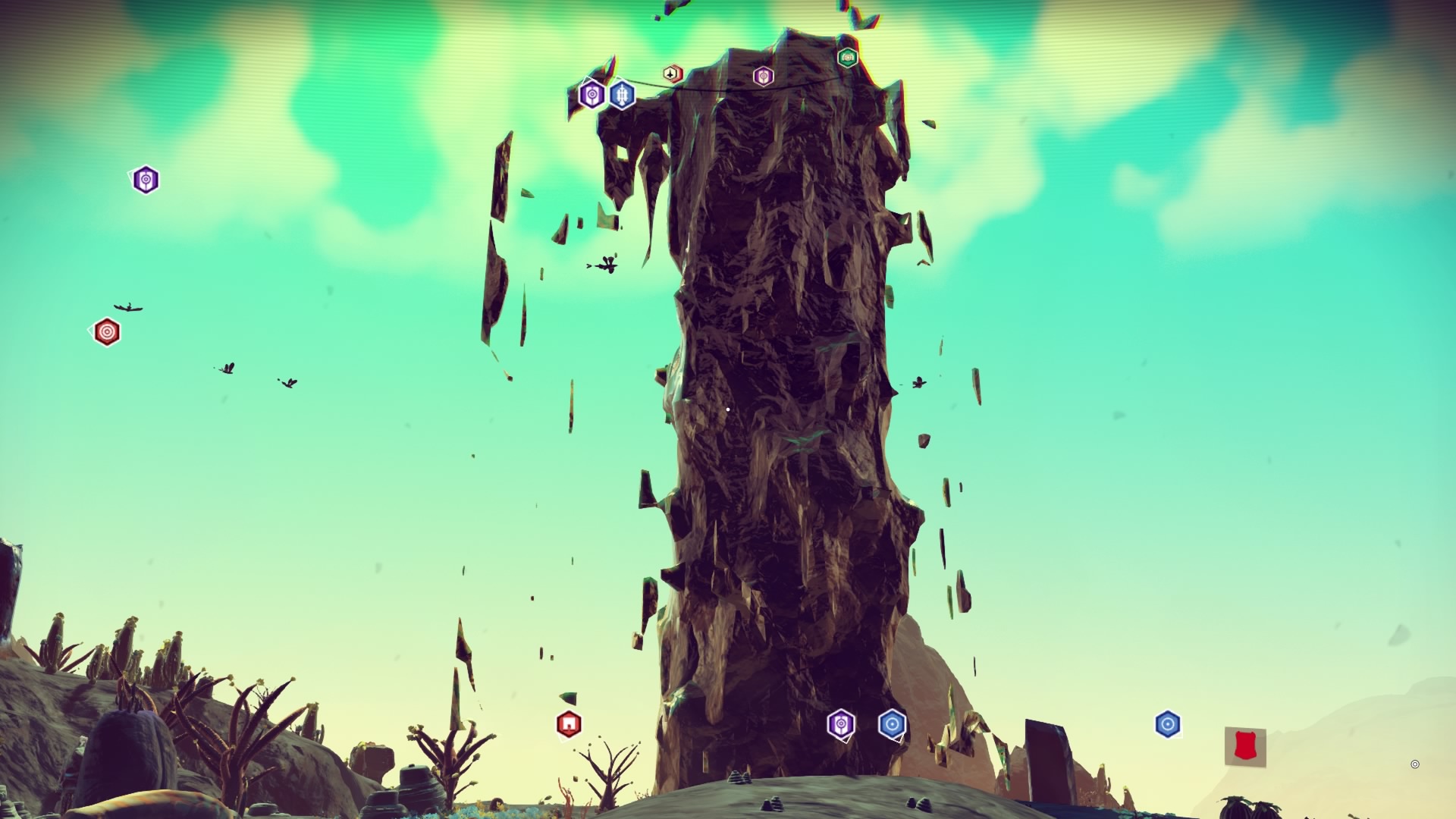Select the red home base marker
The width and height of the screenshot is (1456, 819).
tap(569, 724)
